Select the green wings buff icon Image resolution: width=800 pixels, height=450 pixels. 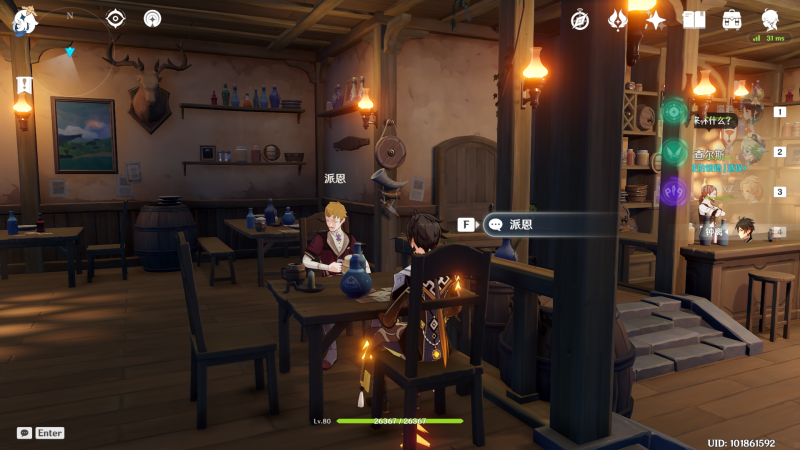point(675,152)
